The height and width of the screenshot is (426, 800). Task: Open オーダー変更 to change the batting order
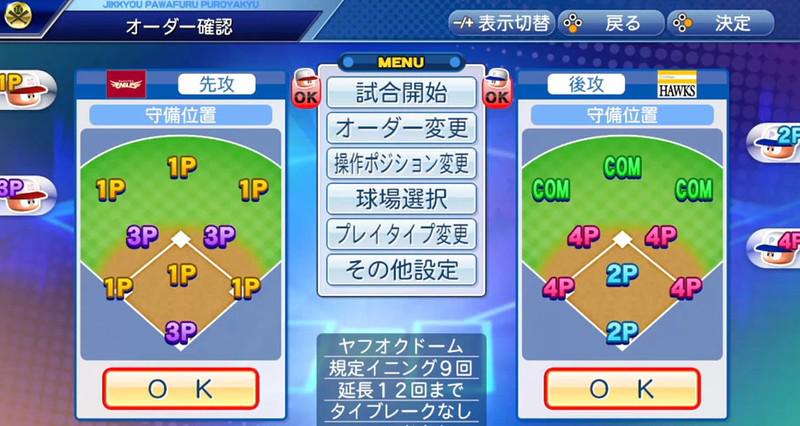coord(401,128)
